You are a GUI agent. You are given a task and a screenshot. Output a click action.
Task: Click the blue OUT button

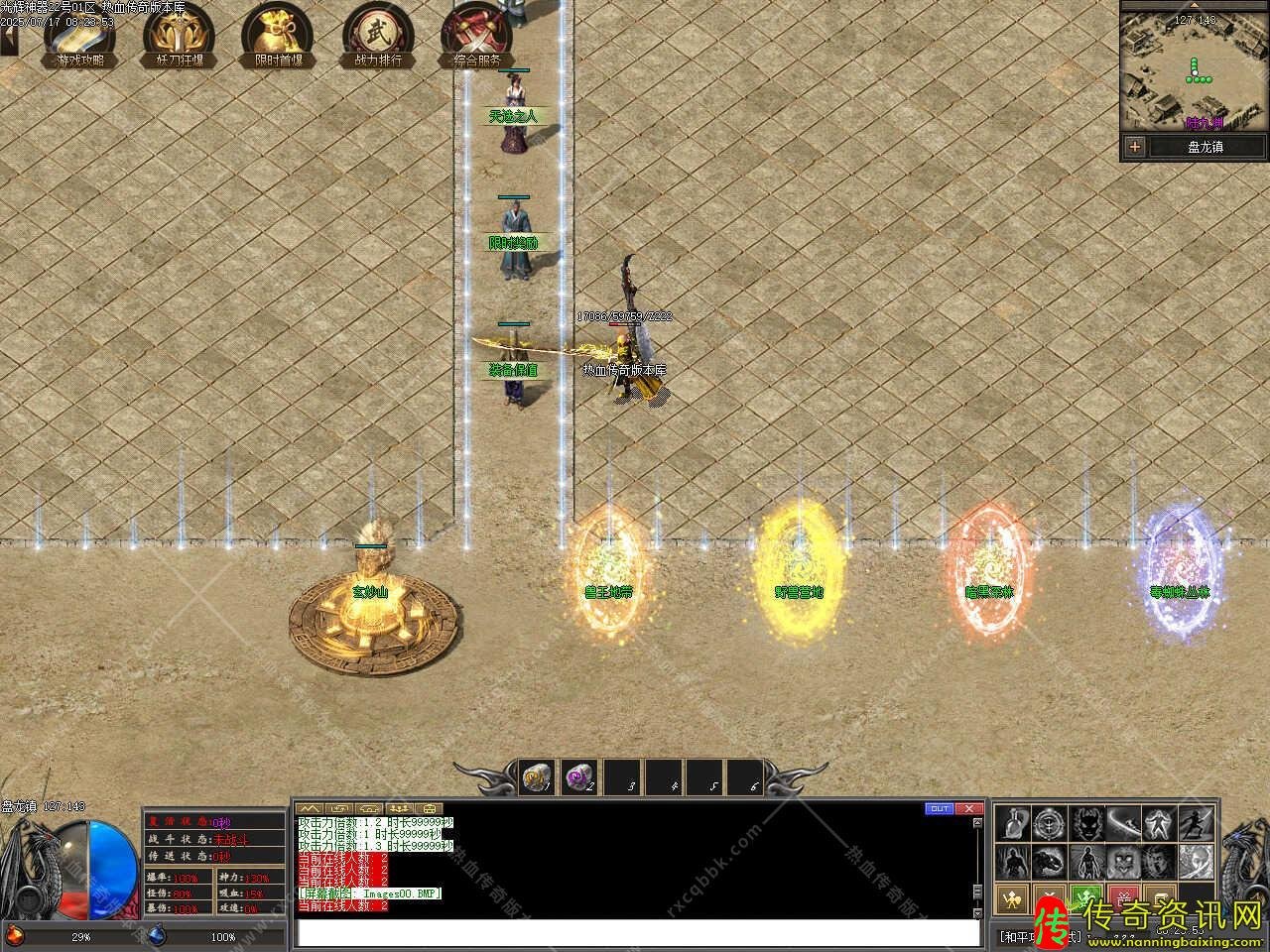click(x=939, y=808)
